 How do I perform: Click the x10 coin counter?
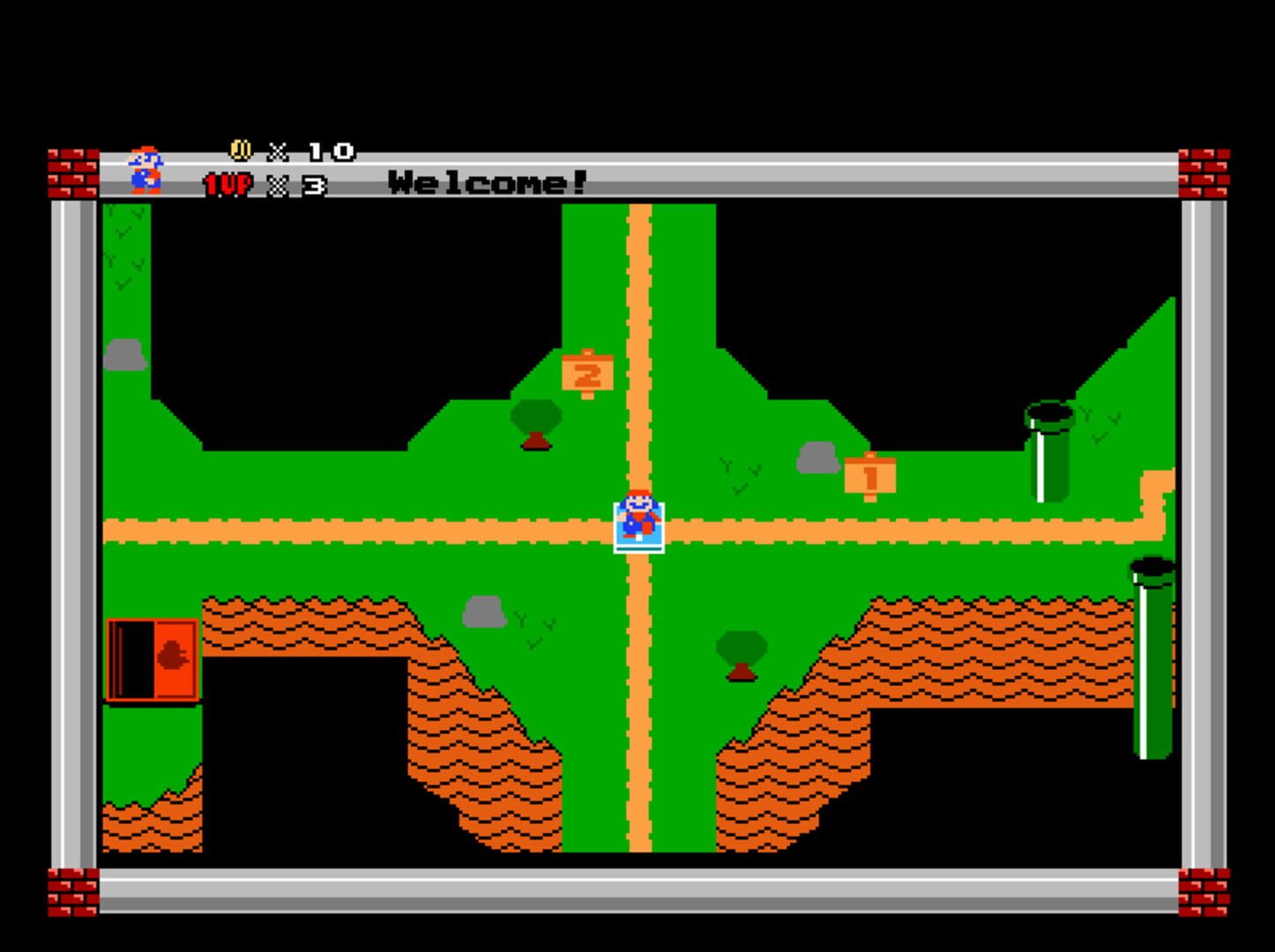coord(308,150)
